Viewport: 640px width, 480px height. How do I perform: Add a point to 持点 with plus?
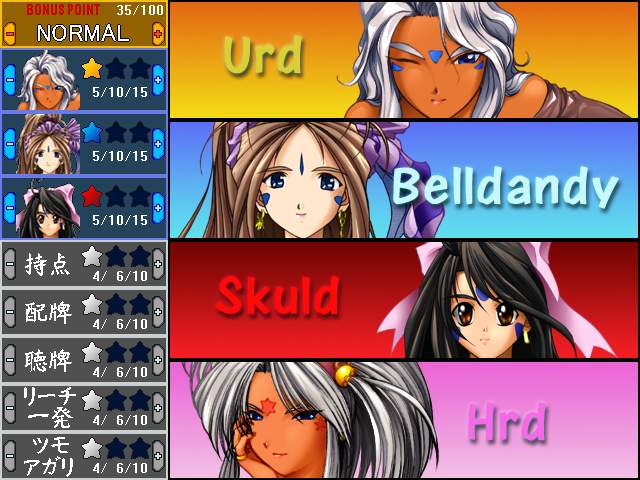(158, 263)
